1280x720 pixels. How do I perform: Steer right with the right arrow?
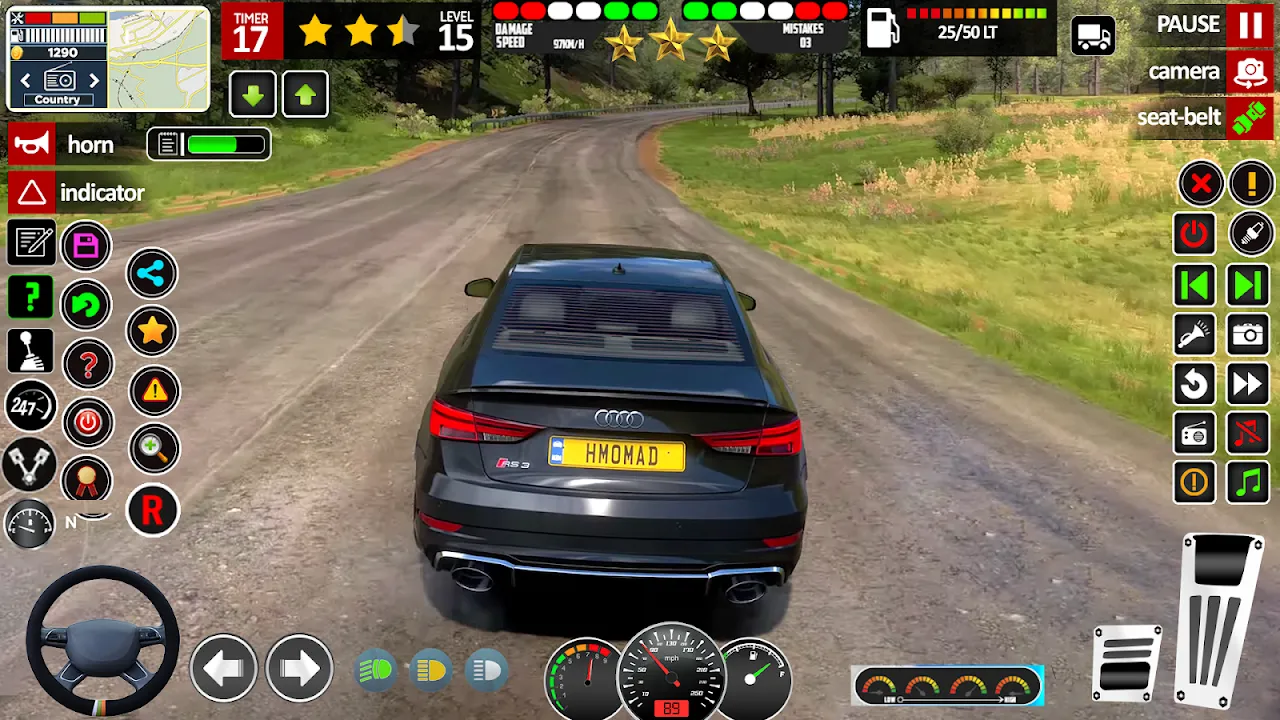[299, 667]
